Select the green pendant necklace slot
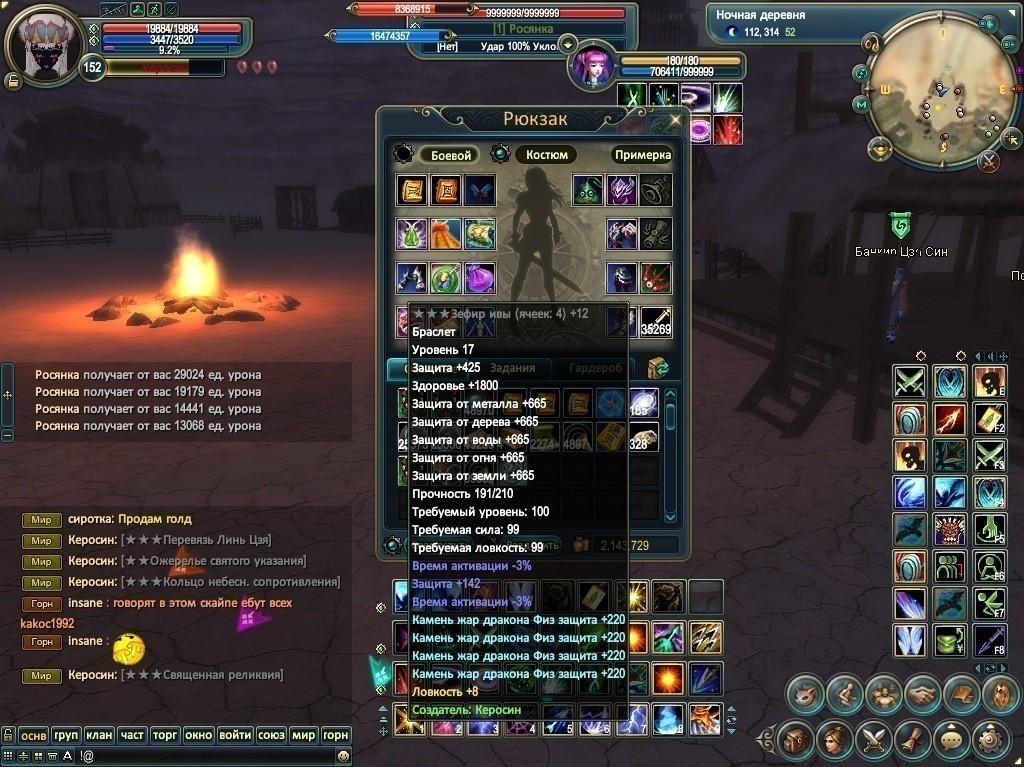 pos(412,234)
